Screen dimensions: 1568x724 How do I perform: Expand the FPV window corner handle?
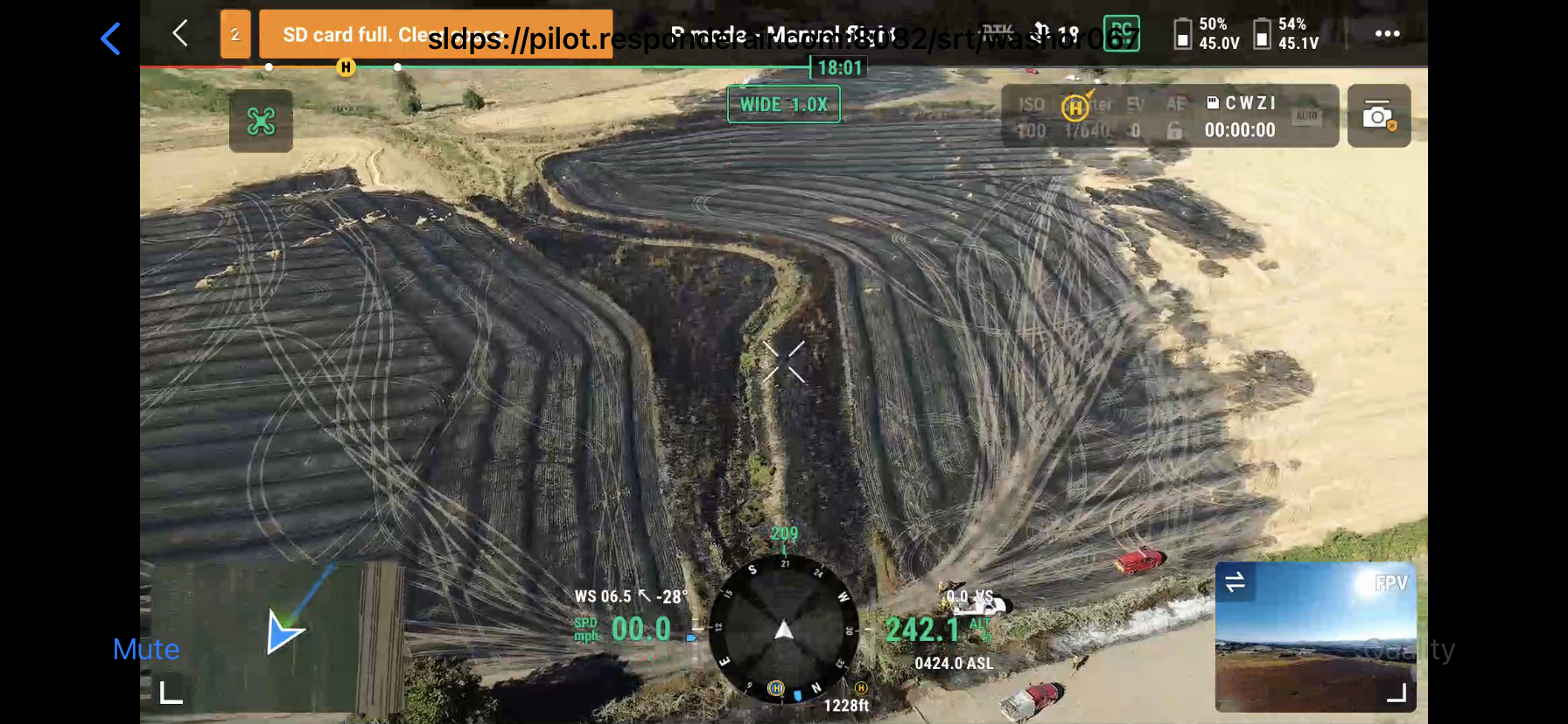point(1397,693)
